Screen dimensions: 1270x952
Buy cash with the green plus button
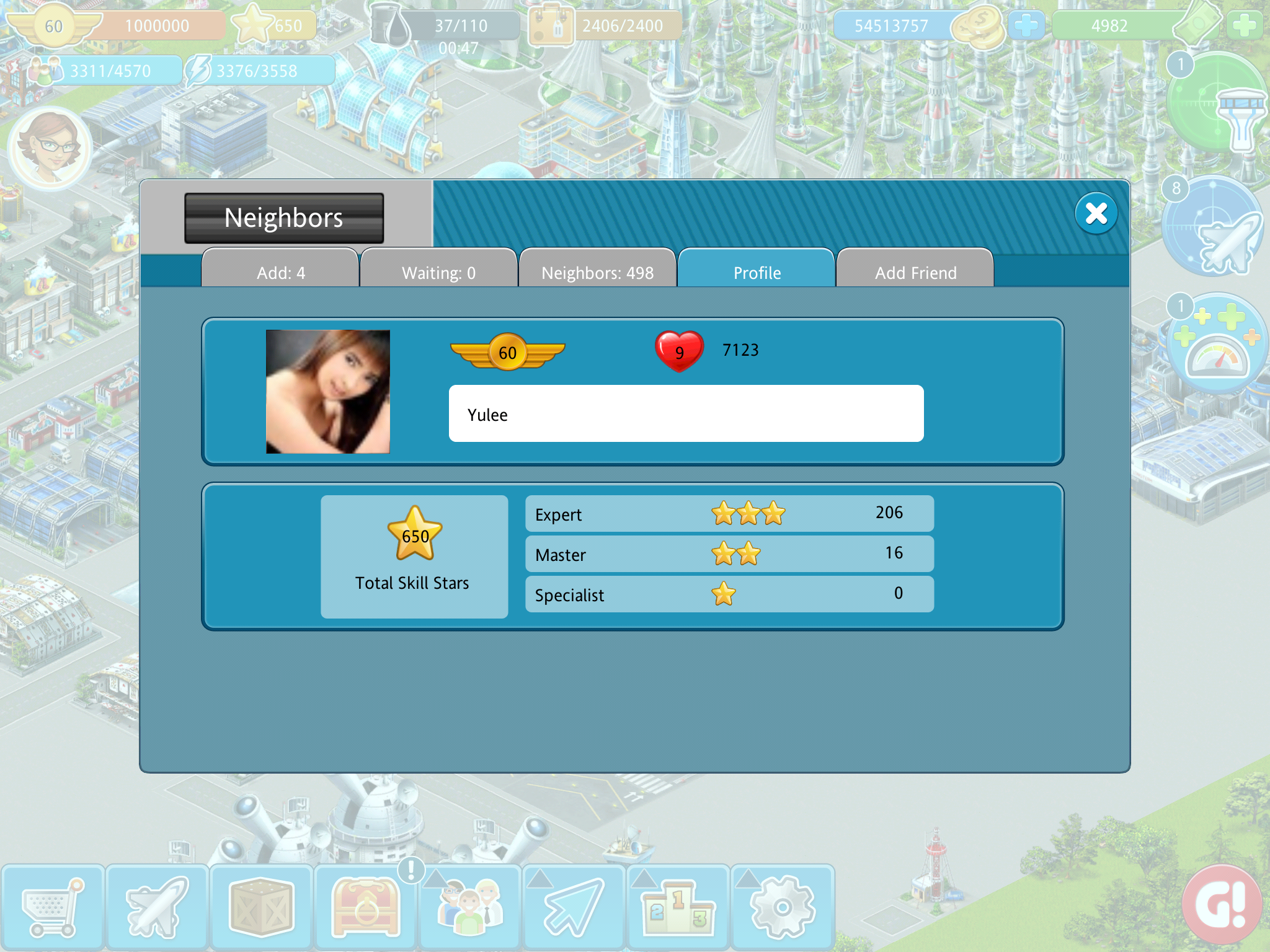coord(1244,26)
